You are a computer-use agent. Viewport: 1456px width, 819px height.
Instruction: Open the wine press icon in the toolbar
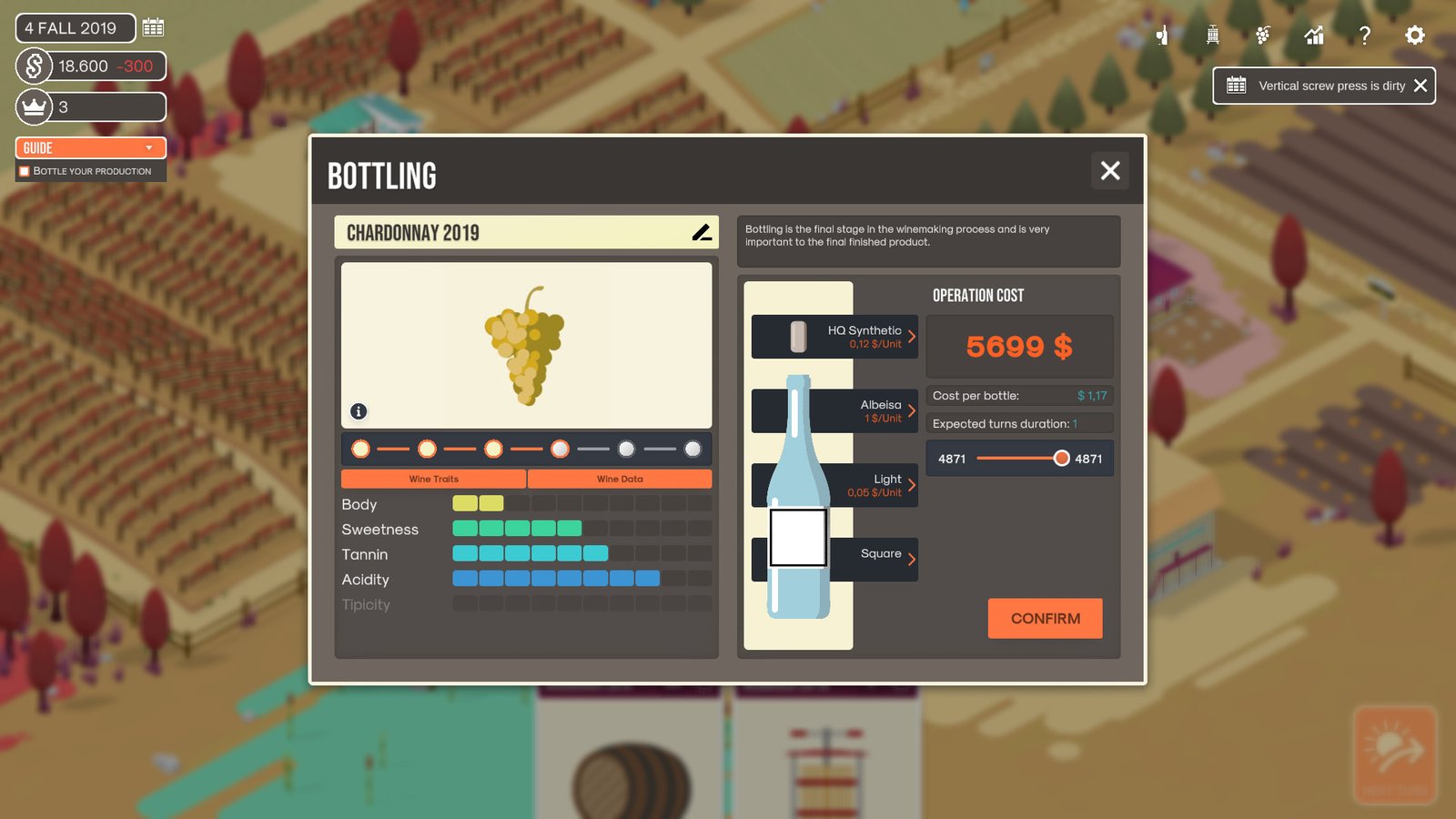tap(1210, 35)
